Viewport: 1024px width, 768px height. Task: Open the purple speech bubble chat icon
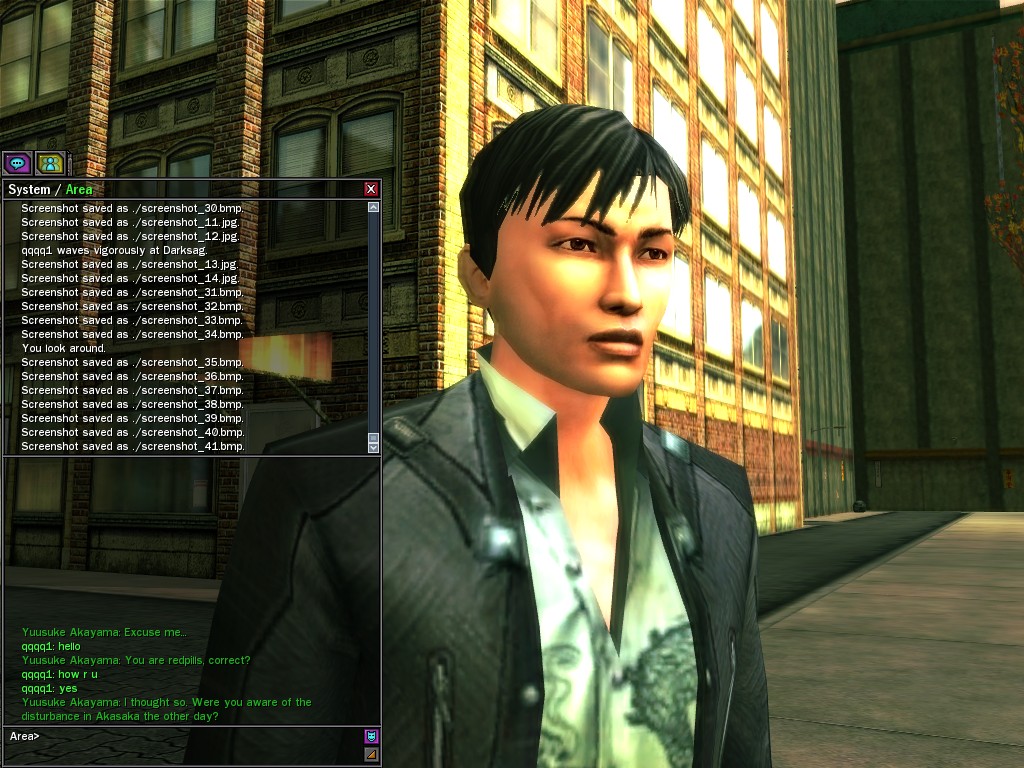17,163
